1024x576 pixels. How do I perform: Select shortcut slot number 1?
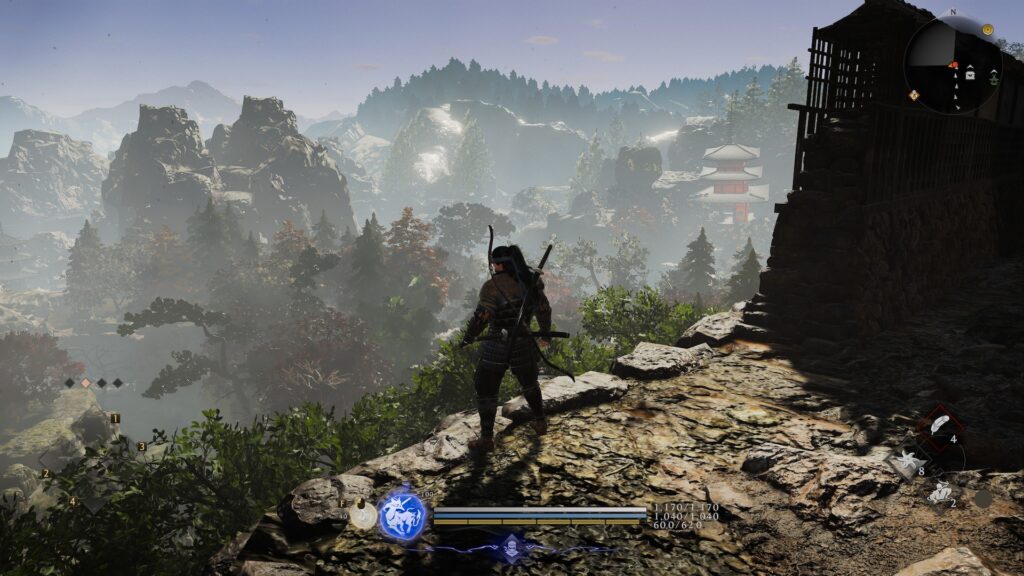pos(115,418)
